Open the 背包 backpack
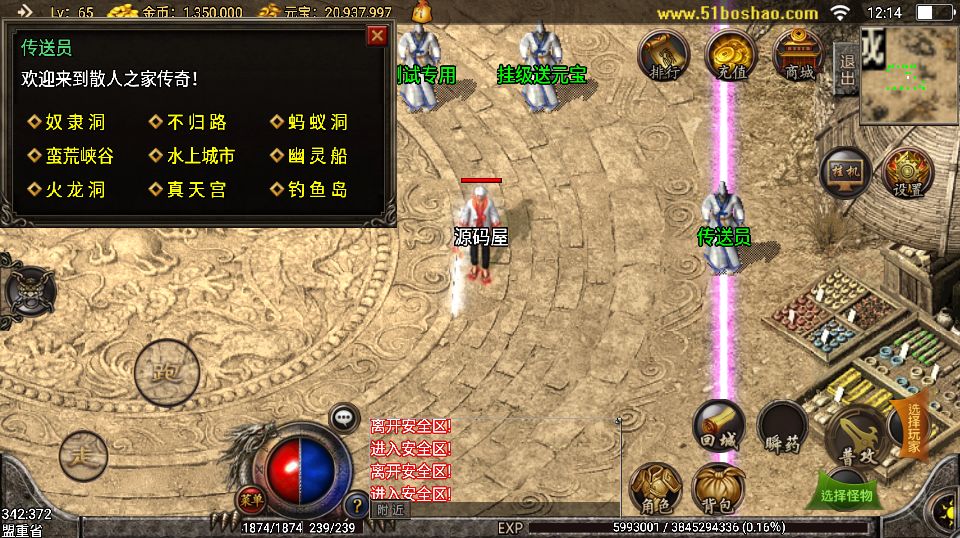 point(718,489)
